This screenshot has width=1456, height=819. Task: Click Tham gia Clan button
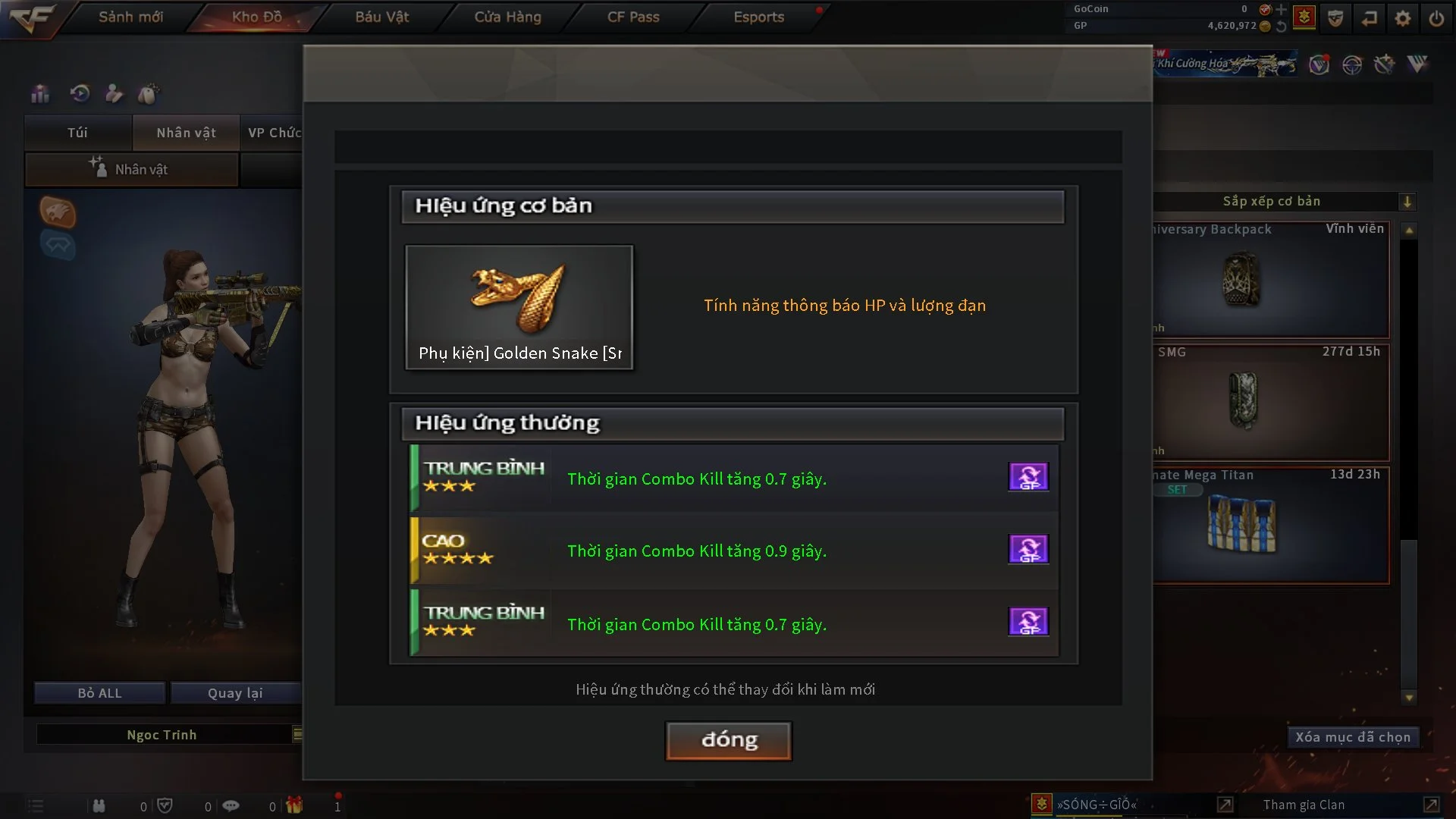(x=1304, y=805)
